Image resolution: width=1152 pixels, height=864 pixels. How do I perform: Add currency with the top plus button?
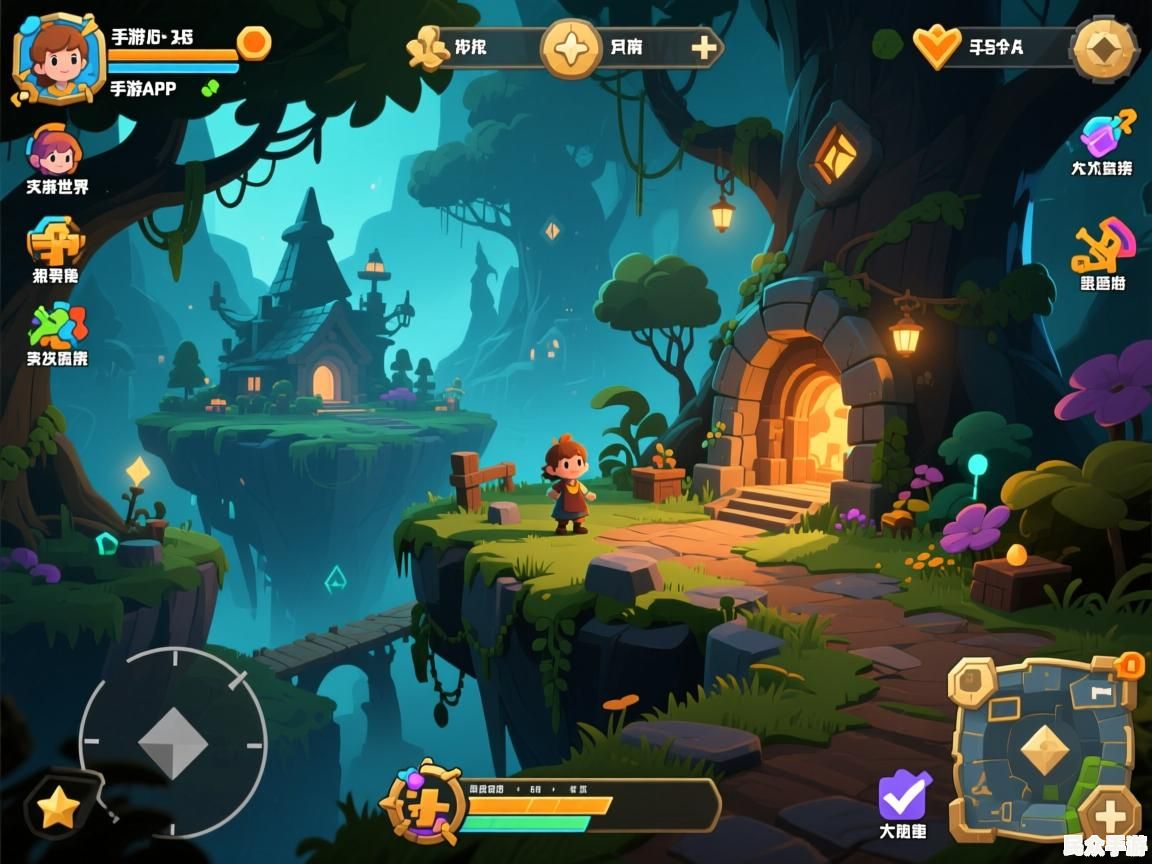click(705, 47)
